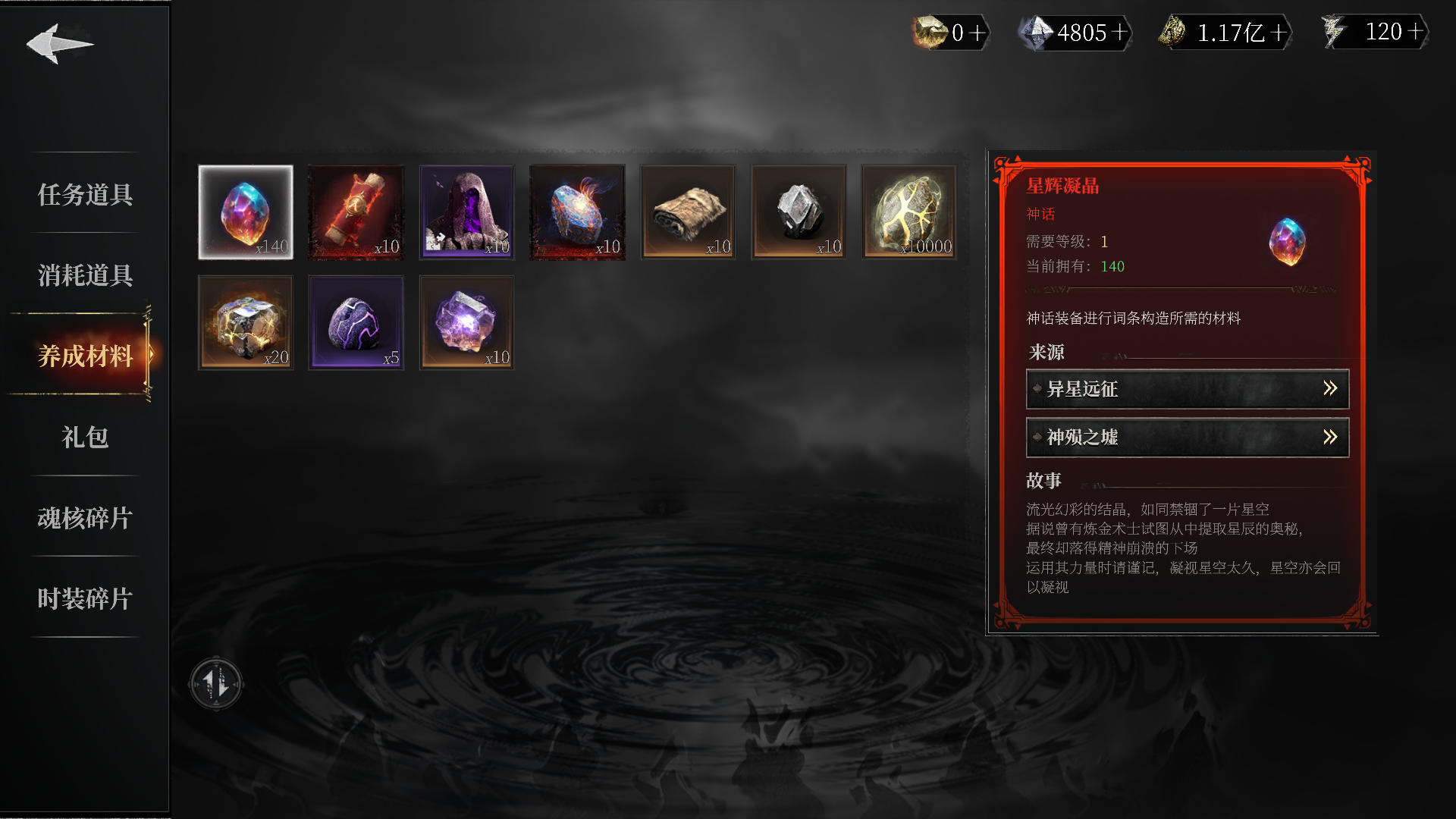The height and width of the screenshot is (819, 1456).
Task: Click the red scroll item x10
Action: (x=356, y=212)
